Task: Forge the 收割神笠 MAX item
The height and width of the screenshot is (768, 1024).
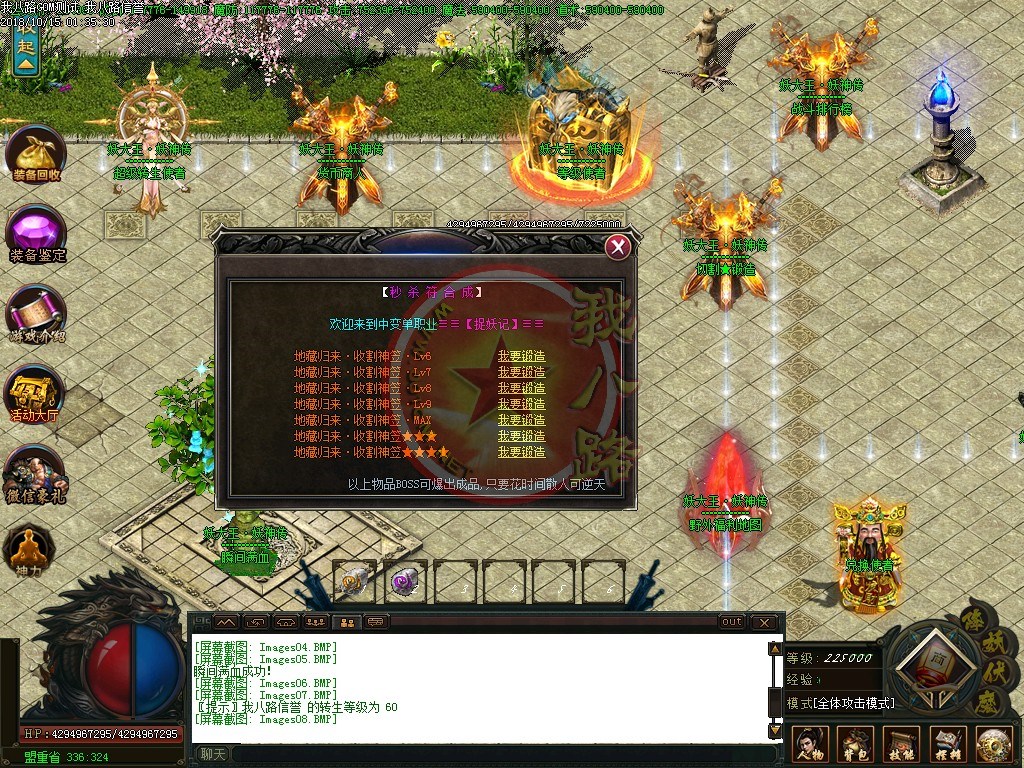Action: click(x=521, y=420)
